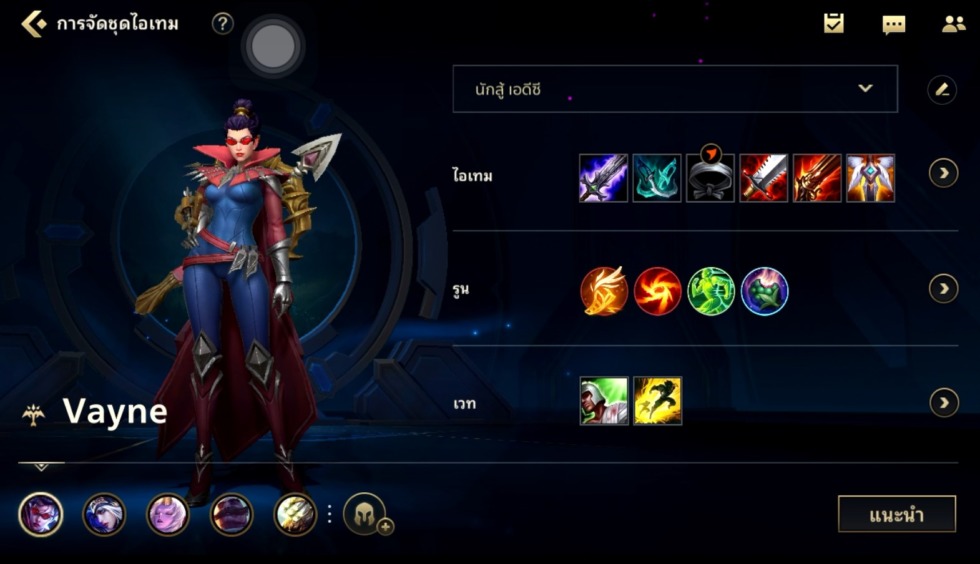The width and height of the screenshot is (980, 564).
Task: Open the friends list icon
Action: click(x=953, y=24)
